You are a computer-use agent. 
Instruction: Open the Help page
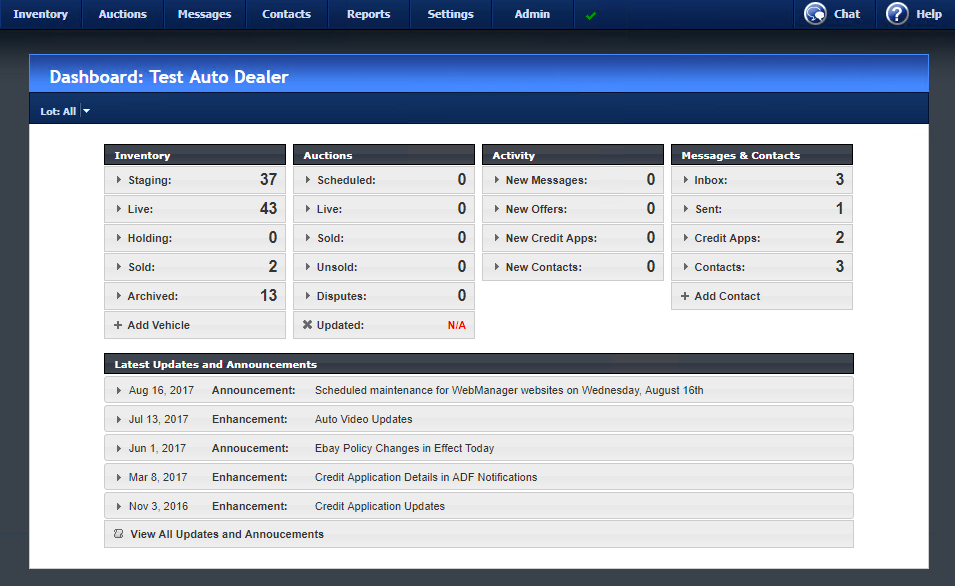coord(914,14)
